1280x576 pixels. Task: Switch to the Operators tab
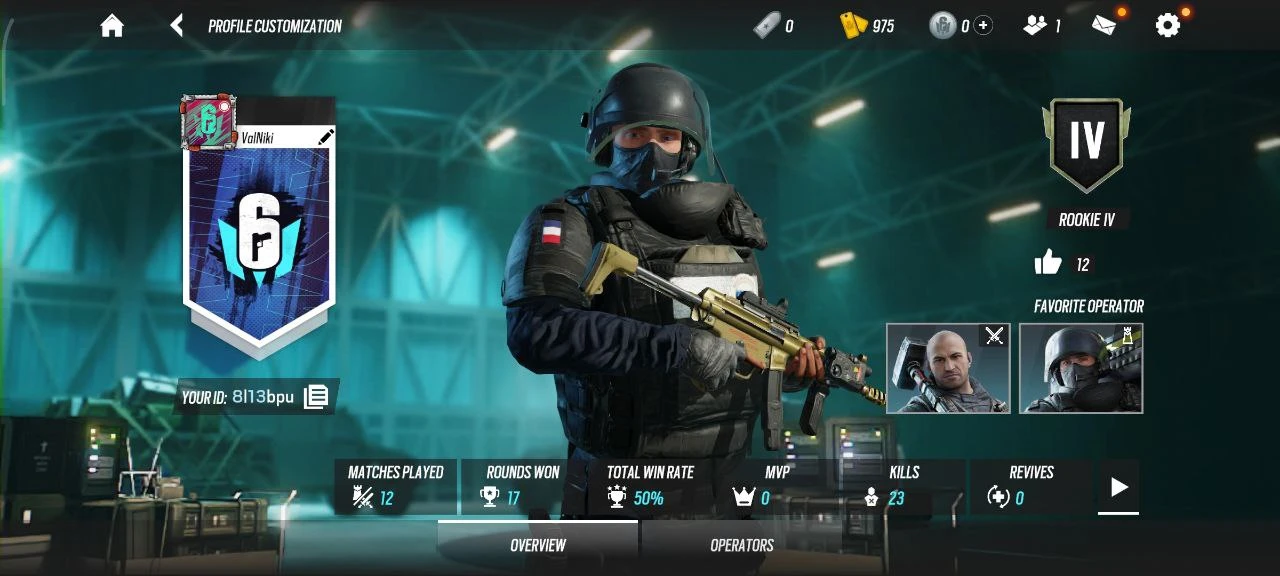(x=741, y=545)
